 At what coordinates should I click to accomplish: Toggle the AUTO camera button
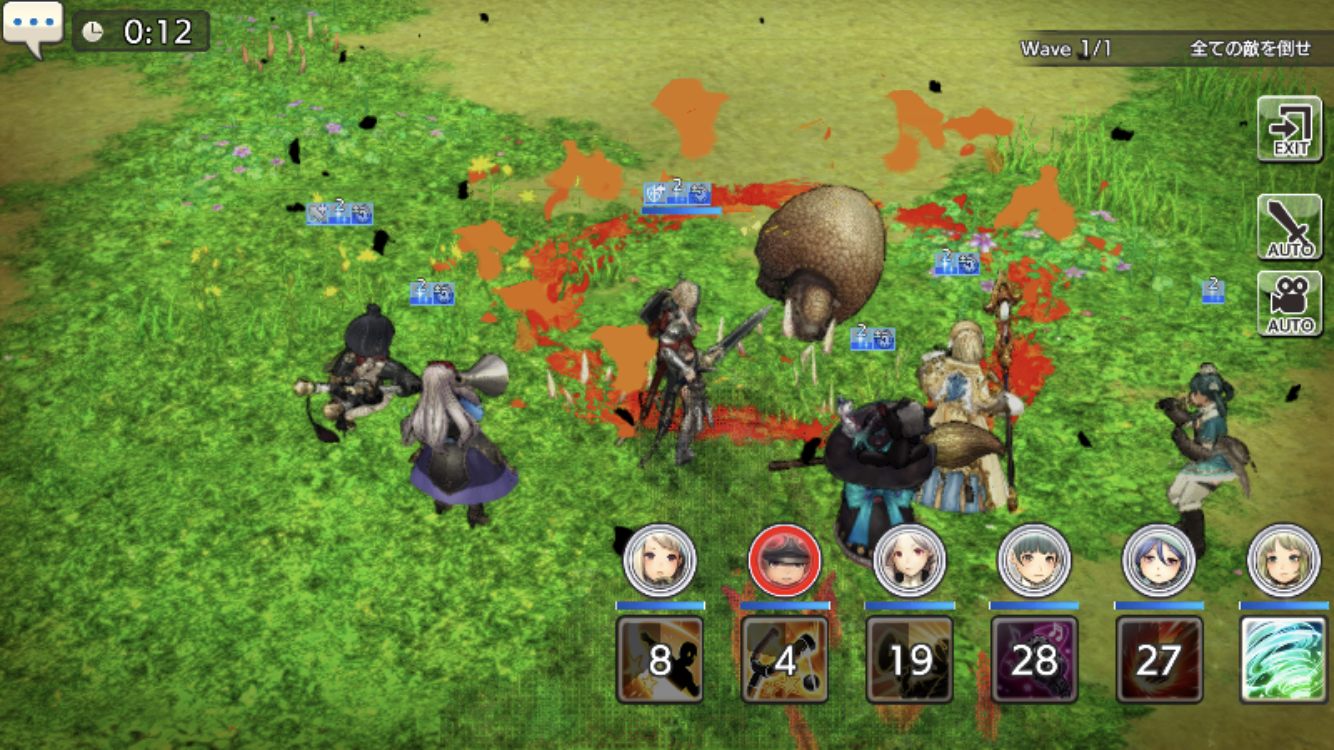1289,304
